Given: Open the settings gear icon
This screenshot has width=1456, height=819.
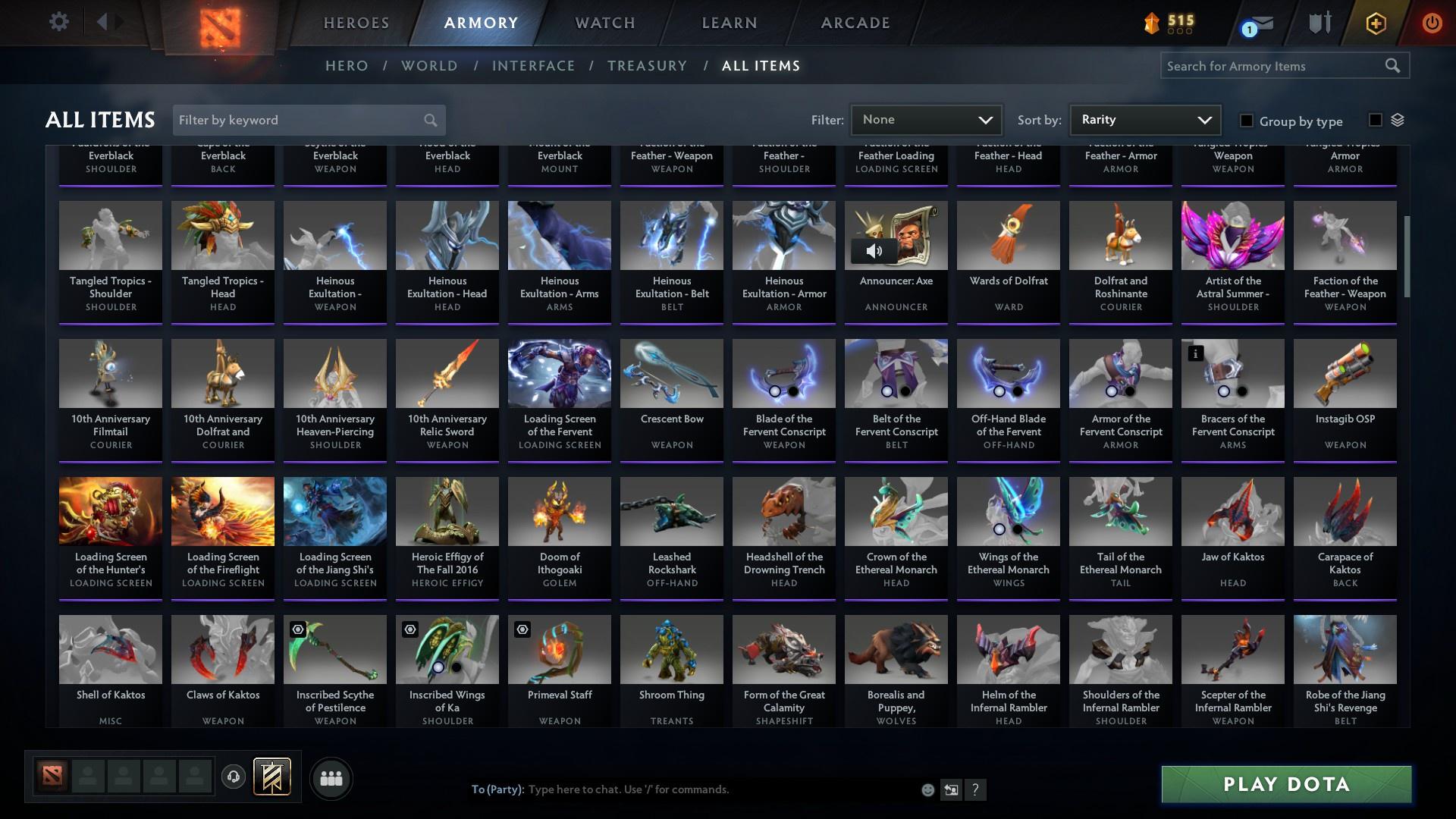Looking at the screenshot, I should (x=59, y=22).
